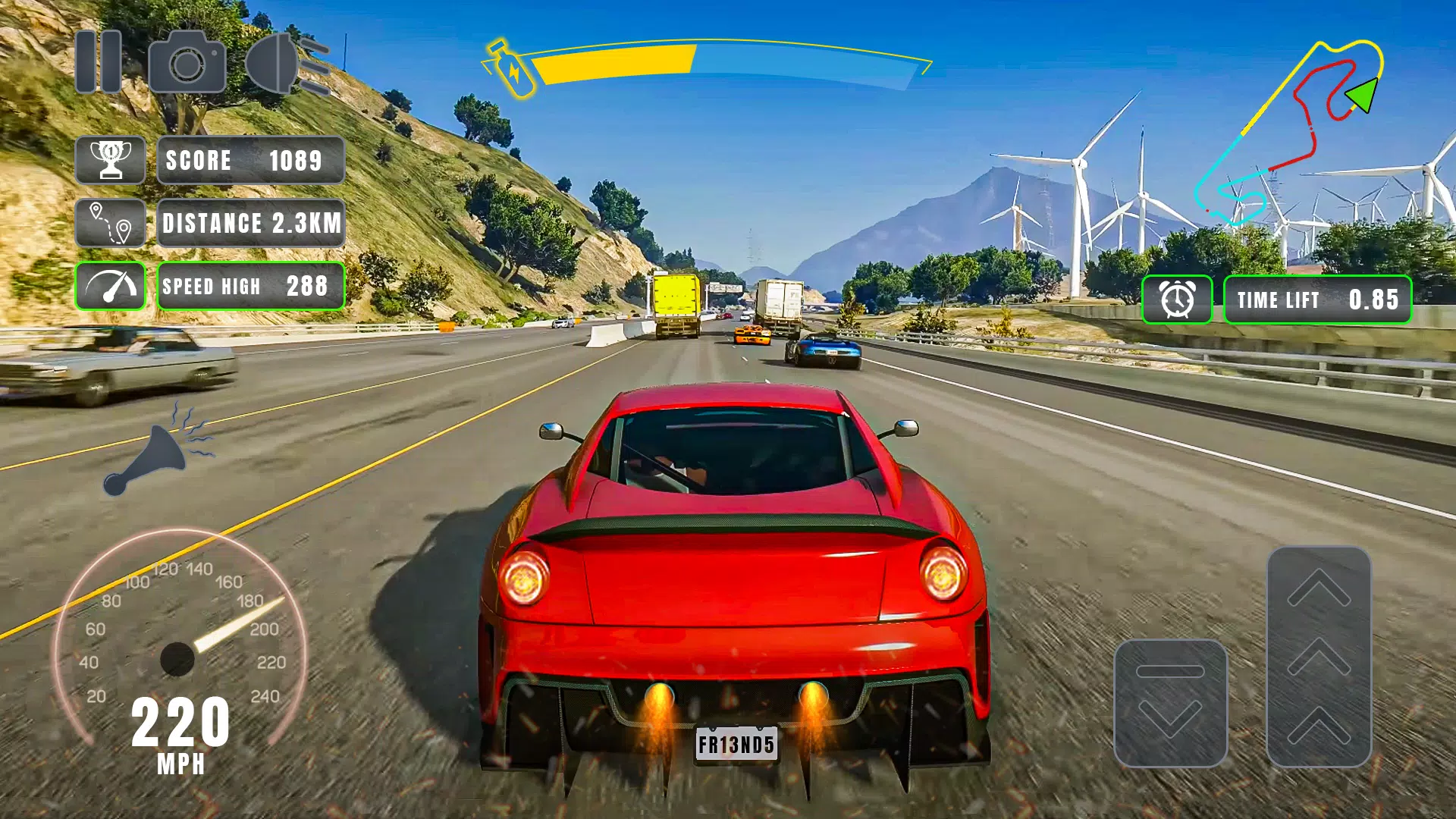Pause the race
The width and height of the screenshot is (1456, 819).
click(99, 61)
